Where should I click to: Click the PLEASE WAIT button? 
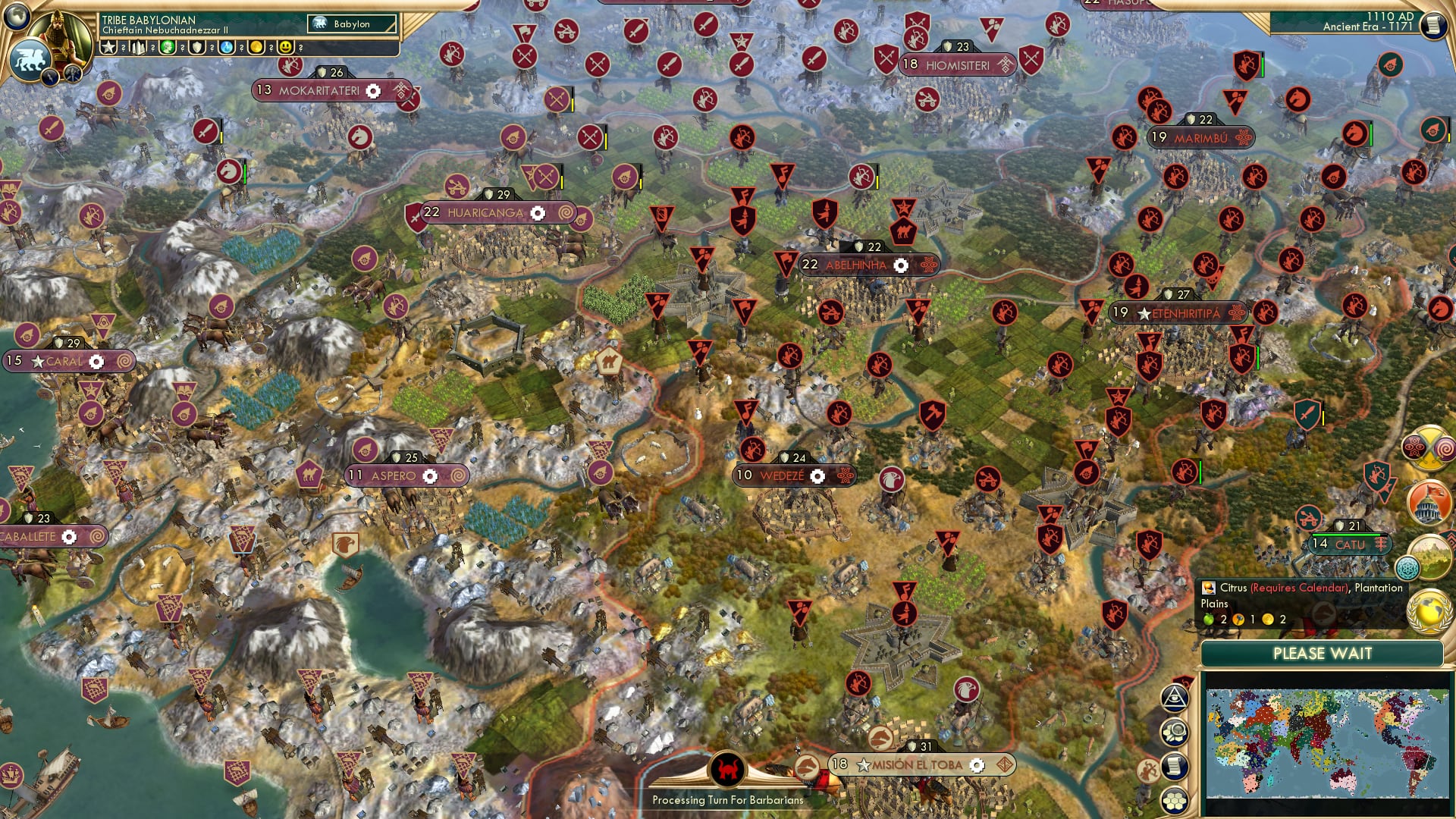click(1323, 653)
